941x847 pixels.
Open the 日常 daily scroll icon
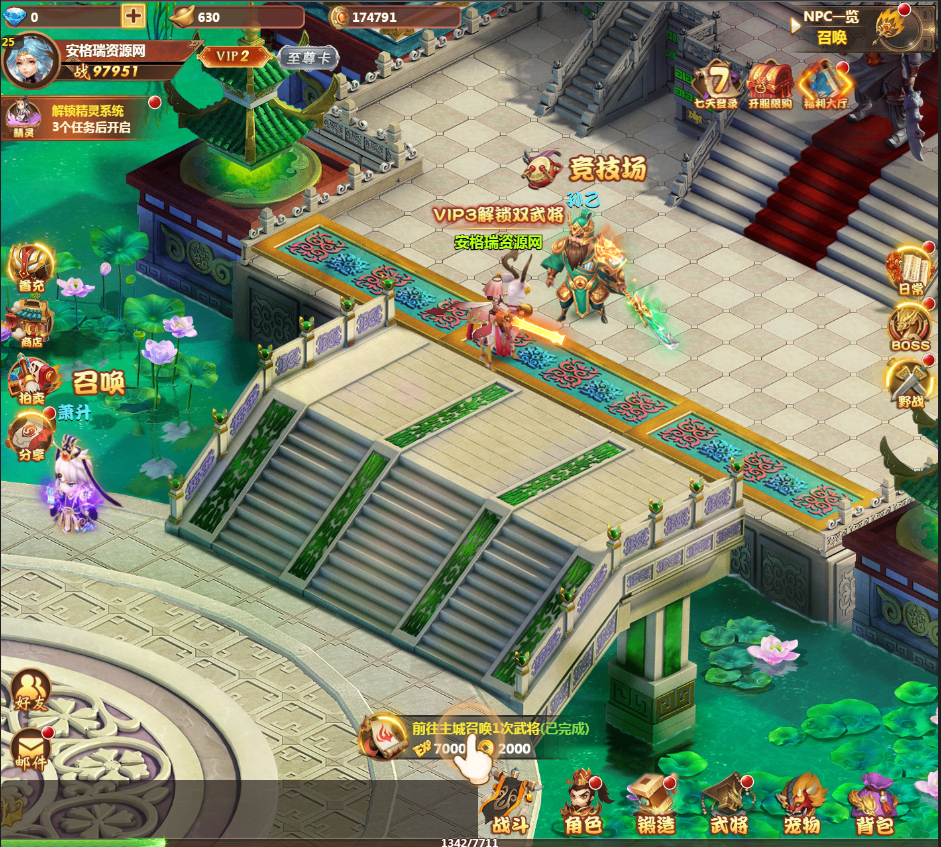point(910,269)
